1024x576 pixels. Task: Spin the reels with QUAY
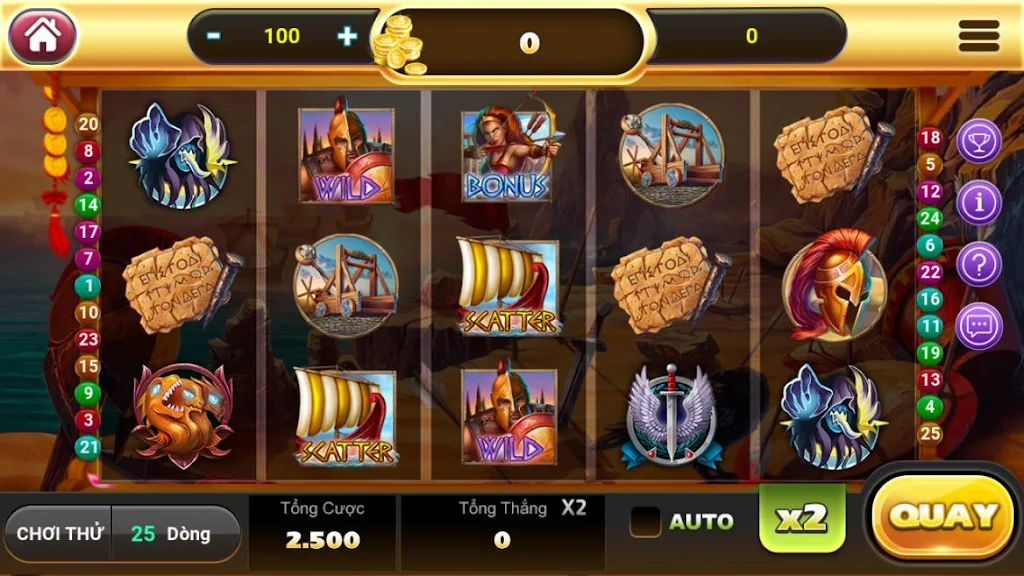pos(943,516)
